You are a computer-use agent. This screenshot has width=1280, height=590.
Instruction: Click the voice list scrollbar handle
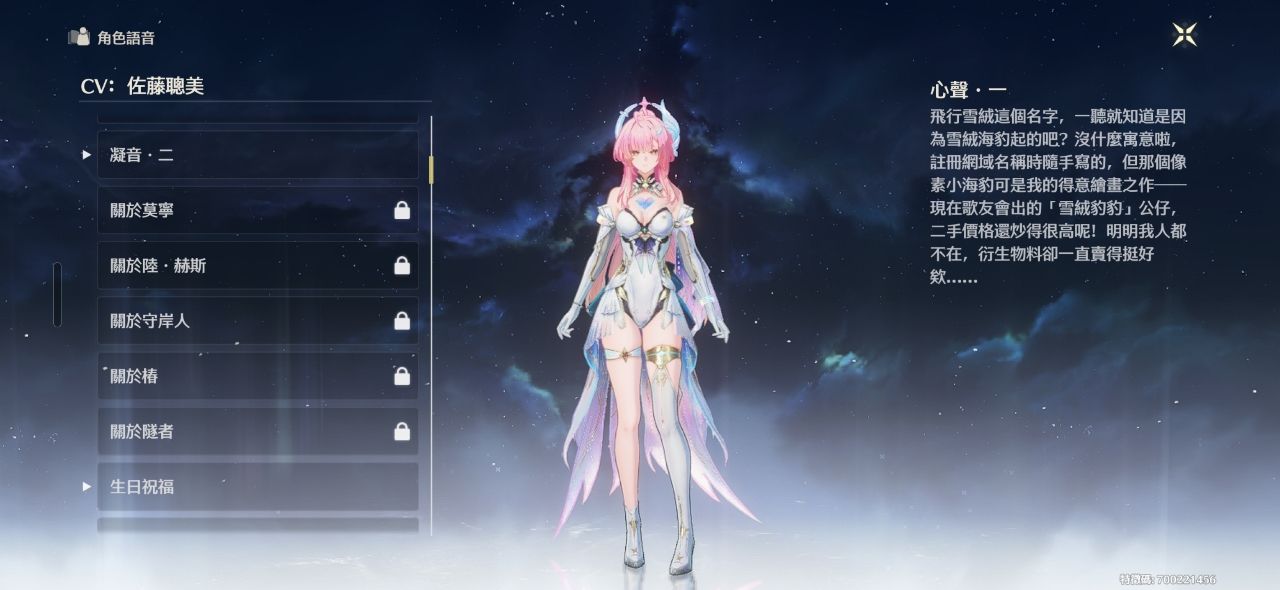[x=431, y=169]
